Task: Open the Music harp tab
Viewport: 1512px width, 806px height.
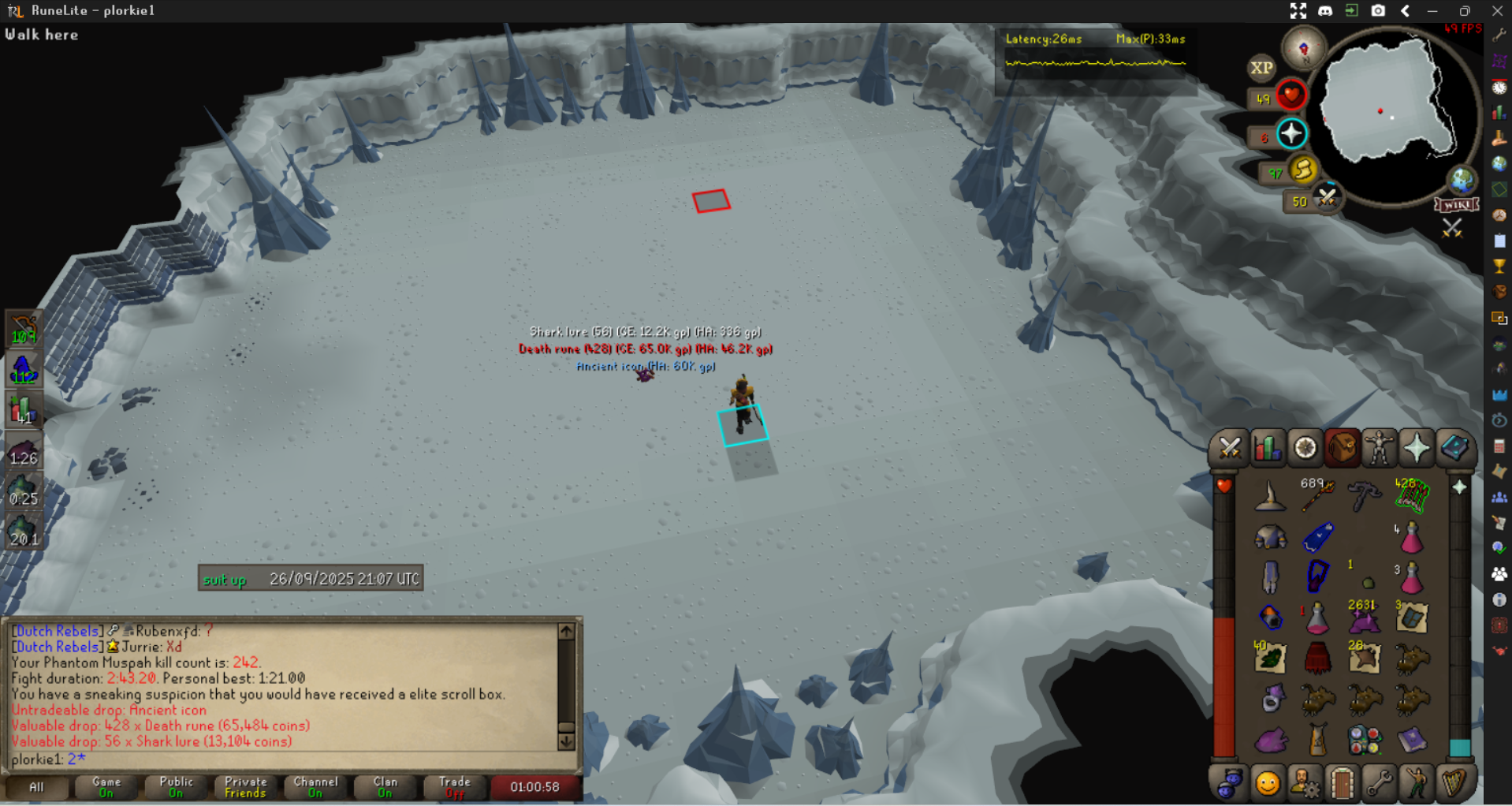Action: tap(1454, 784)
